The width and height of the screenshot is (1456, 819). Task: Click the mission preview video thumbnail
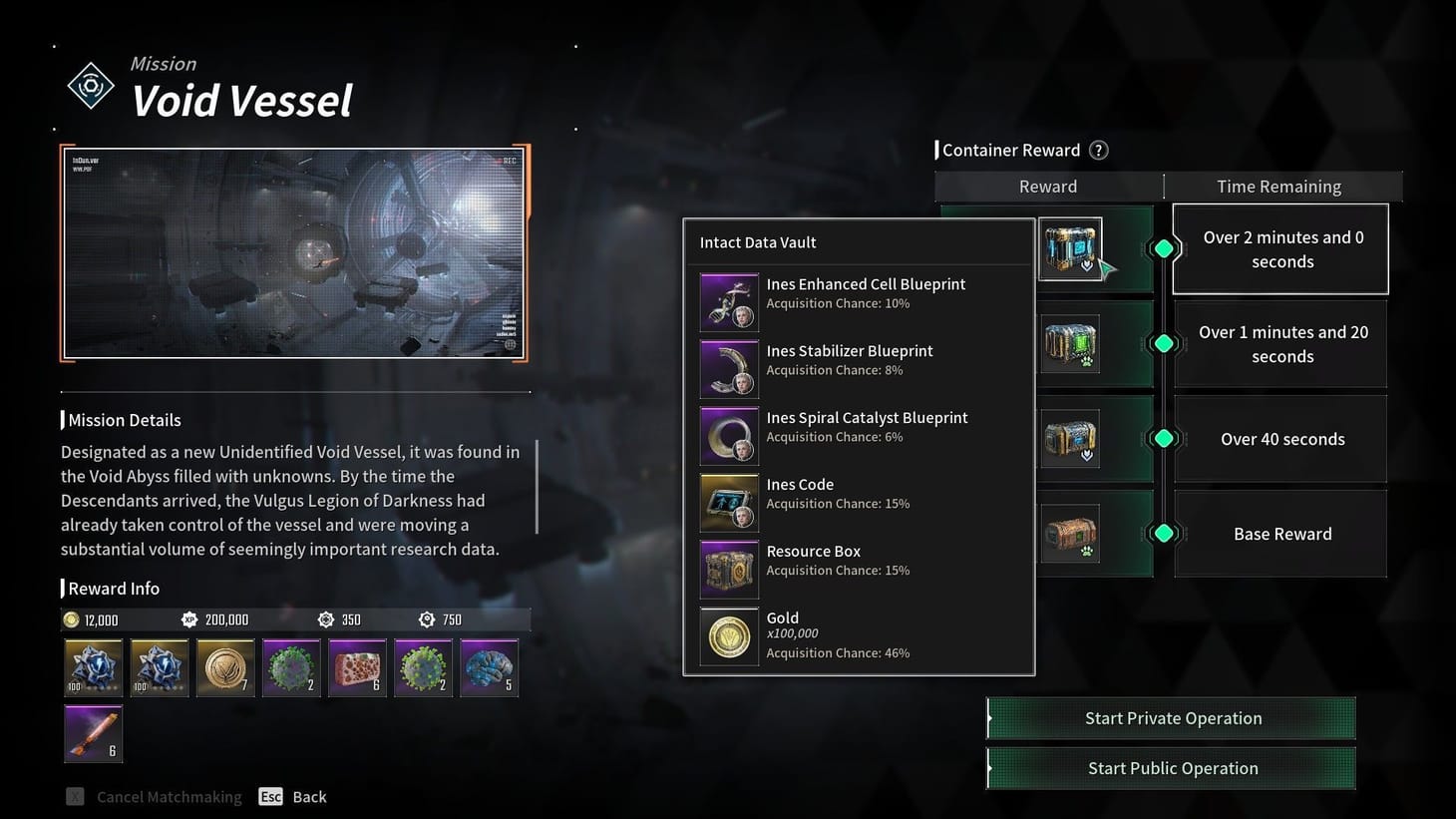294,254
